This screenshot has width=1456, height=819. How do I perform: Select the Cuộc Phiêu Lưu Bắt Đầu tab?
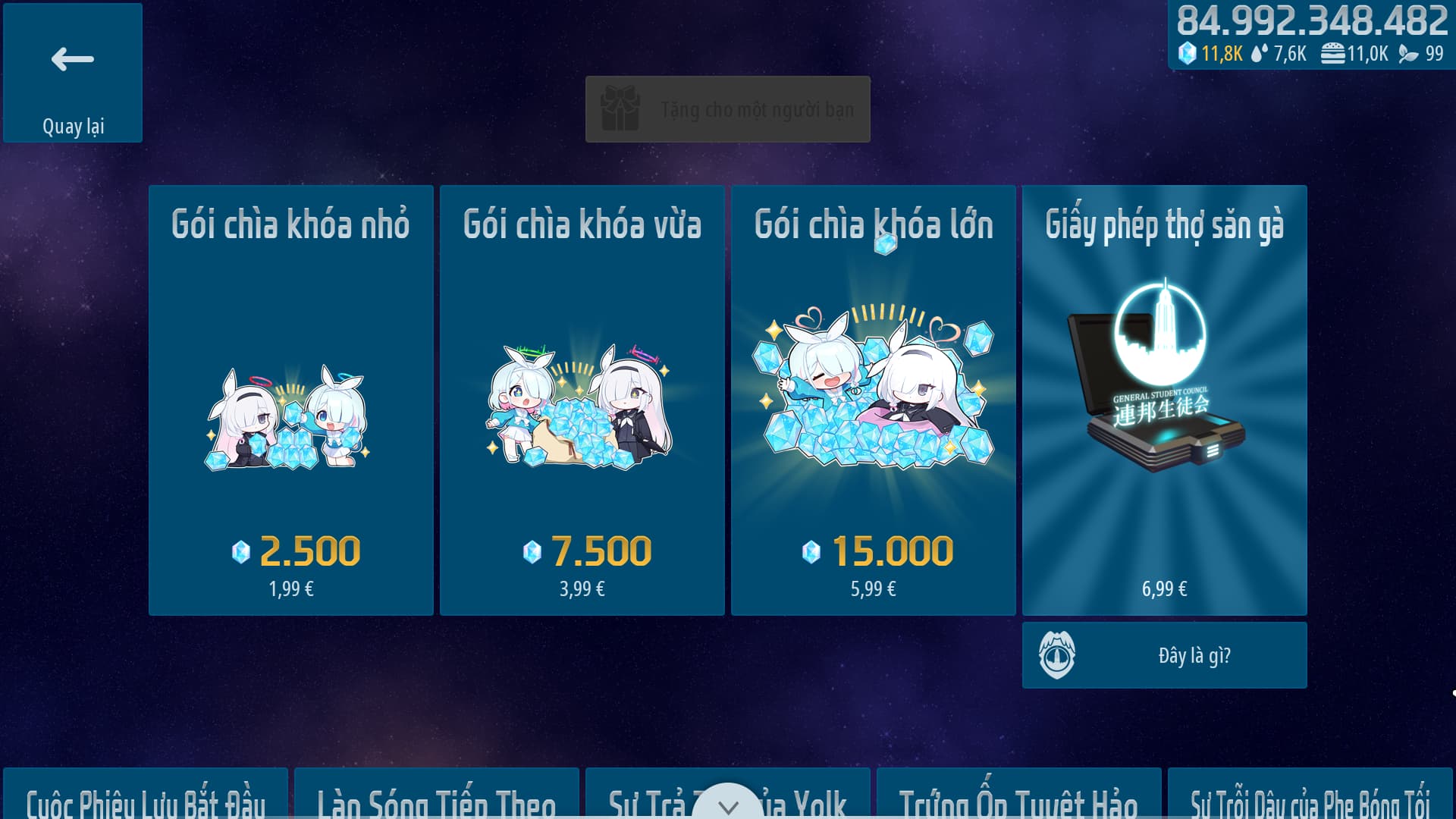pos(146,798)
